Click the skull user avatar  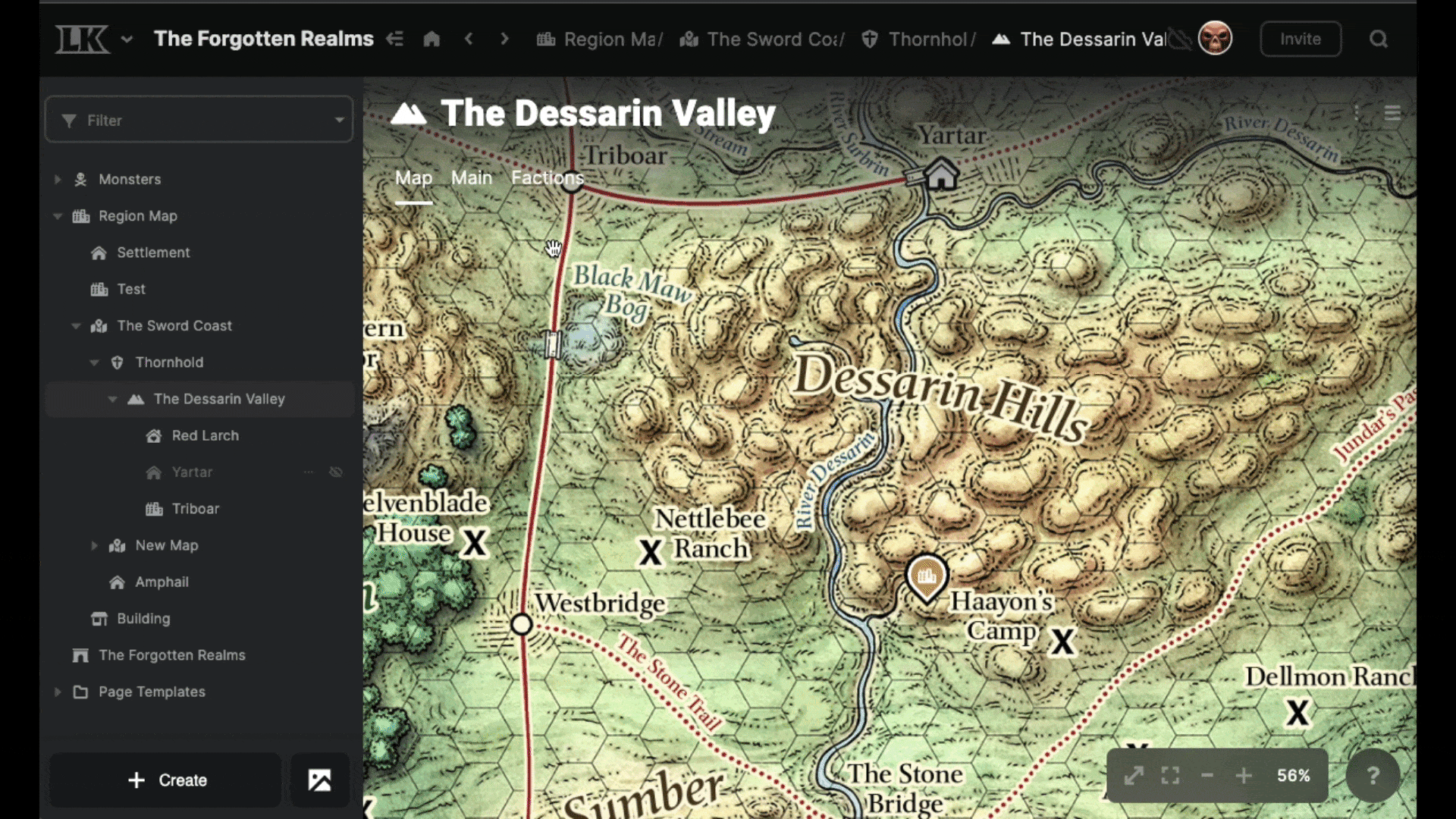coord(1216,38)
